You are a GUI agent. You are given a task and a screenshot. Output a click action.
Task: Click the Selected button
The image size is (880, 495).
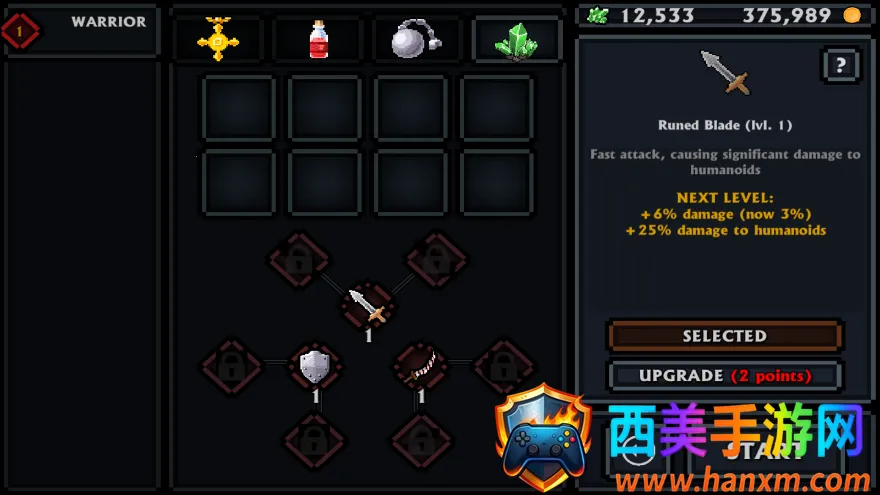(725, 336)
